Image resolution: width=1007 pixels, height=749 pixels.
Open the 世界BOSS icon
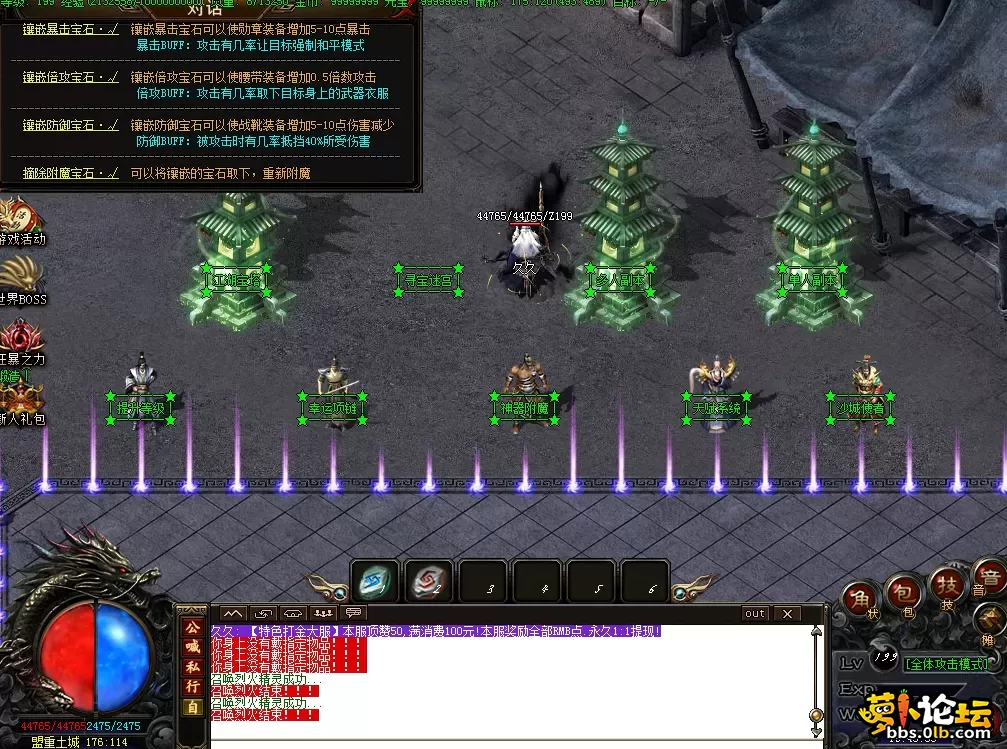pyautogui.click(x=20, y=279)
